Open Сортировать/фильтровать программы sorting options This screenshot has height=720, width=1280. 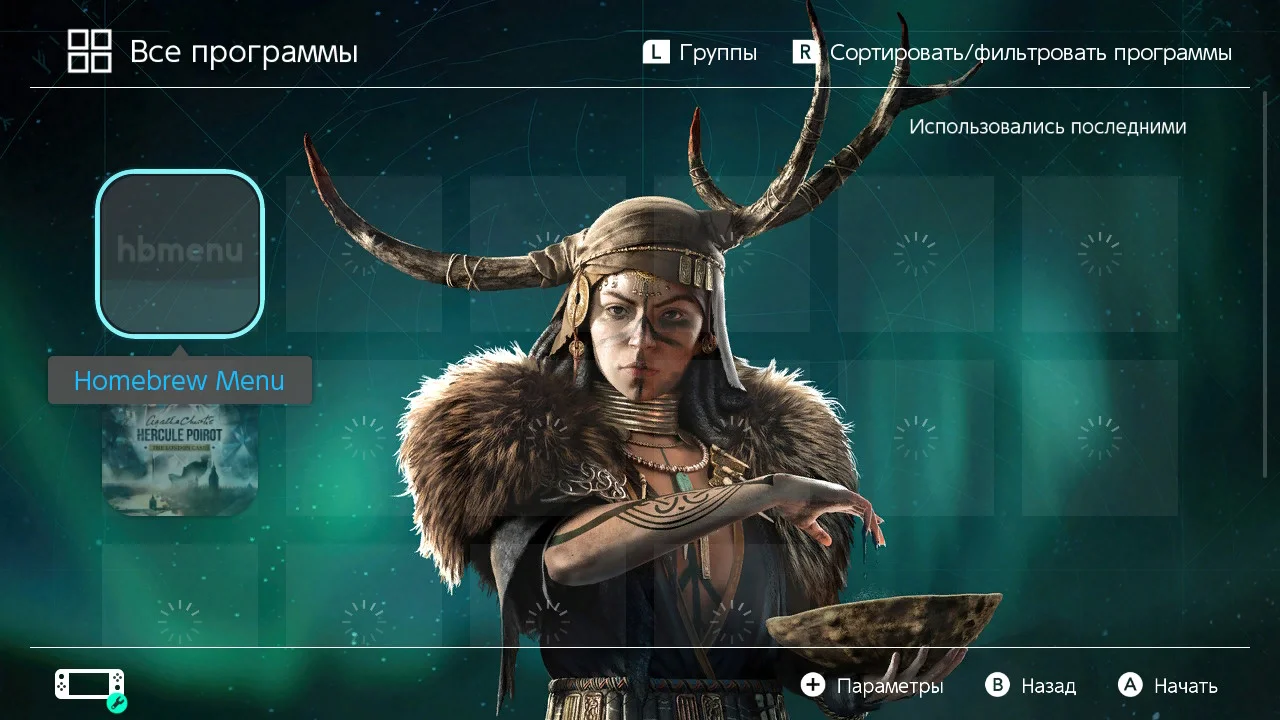click(x=1012, y=53)
